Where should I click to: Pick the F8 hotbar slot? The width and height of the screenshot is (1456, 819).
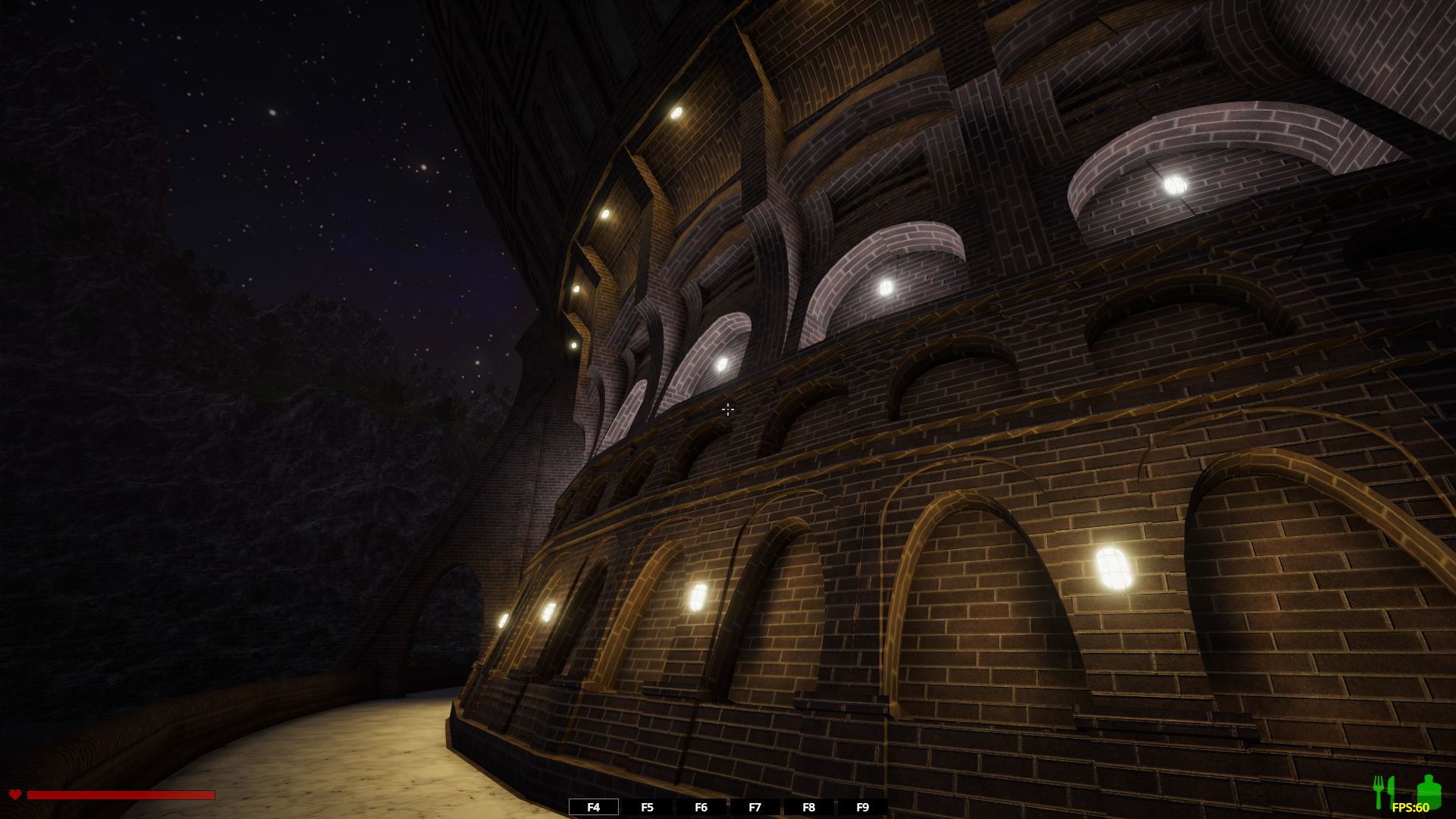[x=808, y=807]
